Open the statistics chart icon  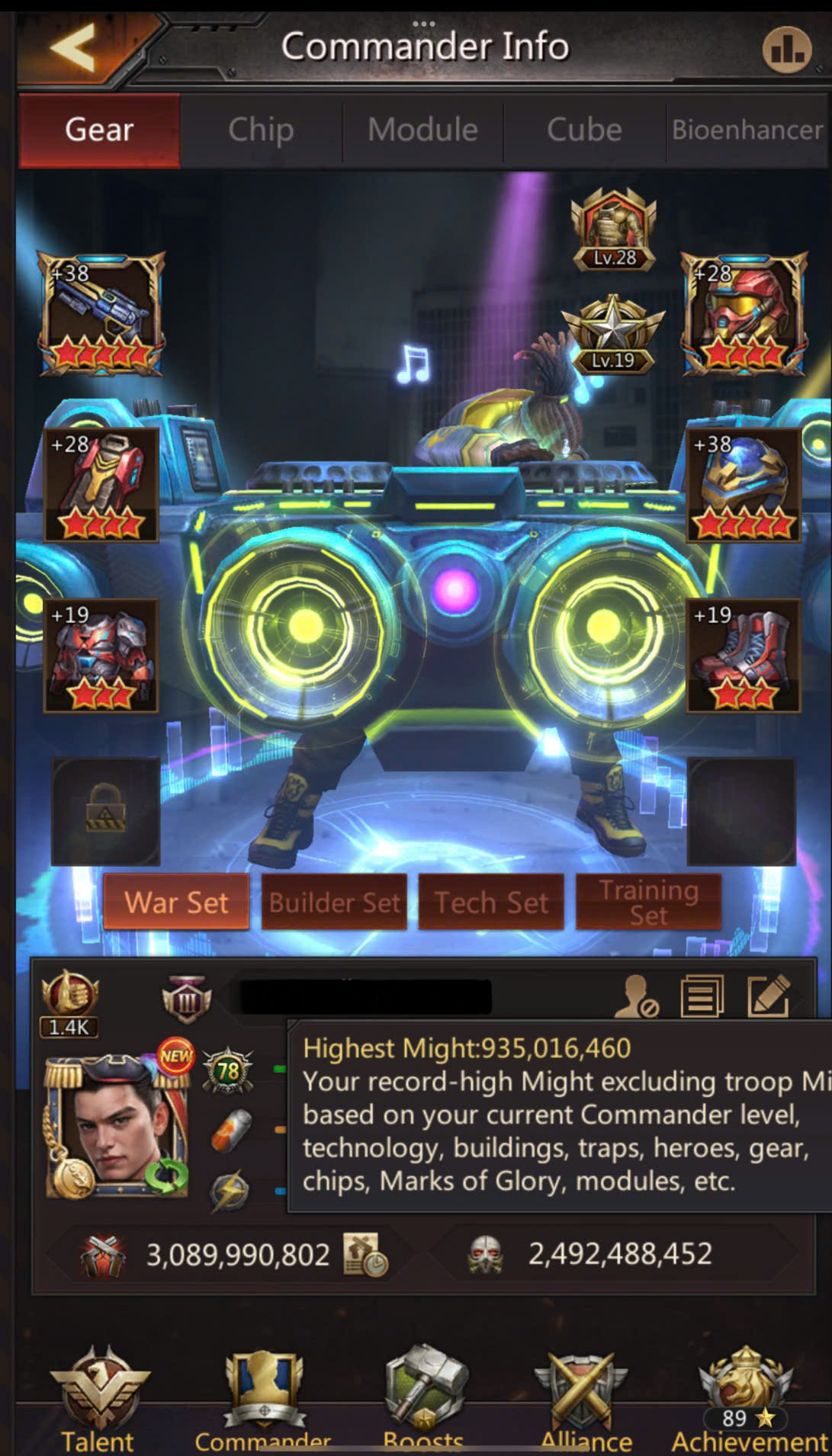786,50
